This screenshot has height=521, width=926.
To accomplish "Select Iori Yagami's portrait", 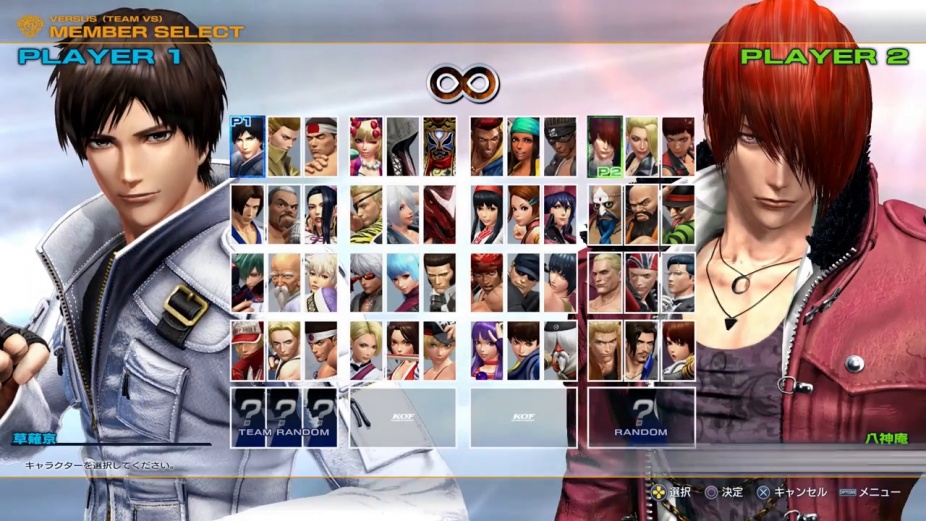I will coord(605,147).
